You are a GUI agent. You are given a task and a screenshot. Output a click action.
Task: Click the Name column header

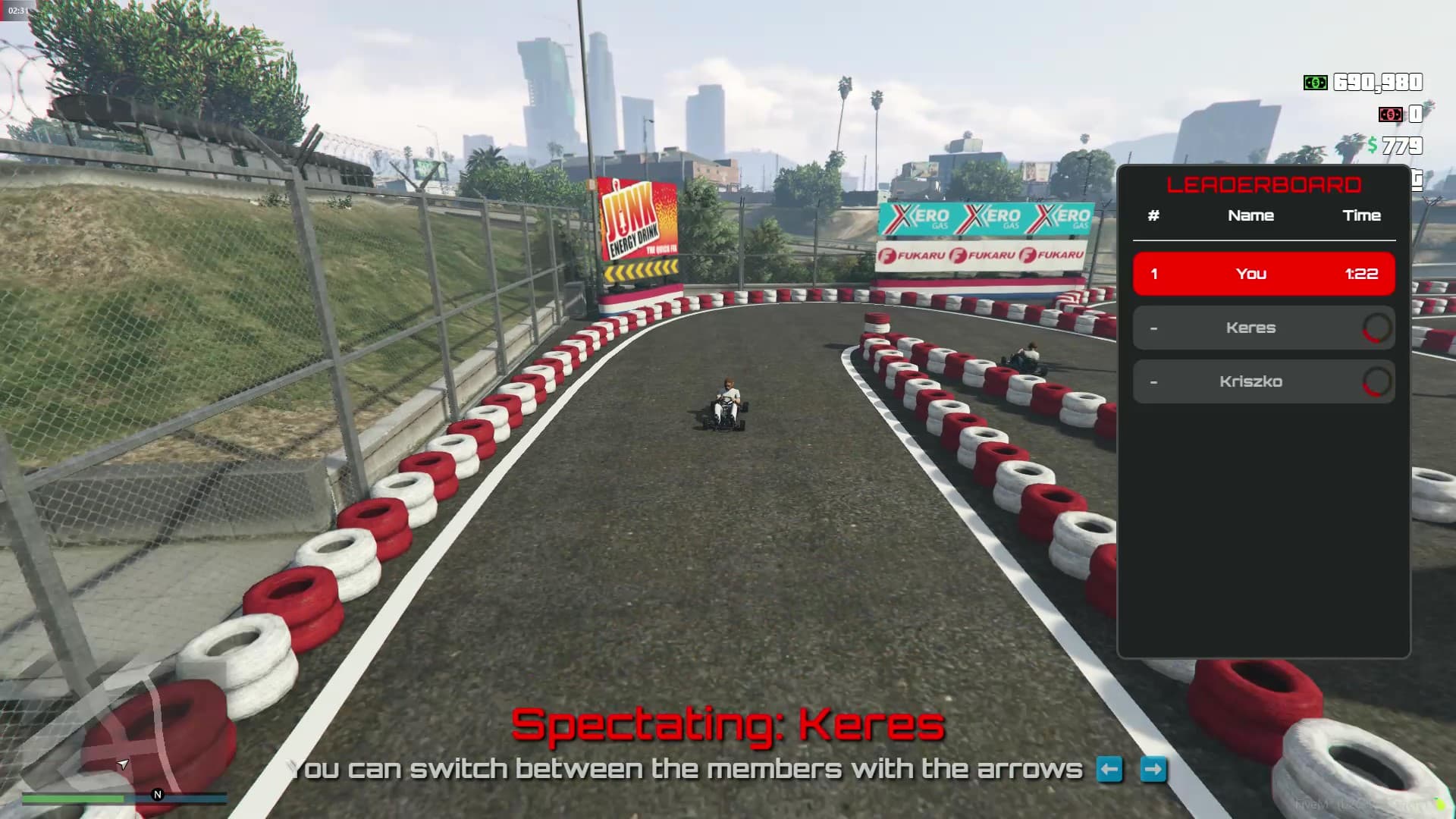point(1252,215)
